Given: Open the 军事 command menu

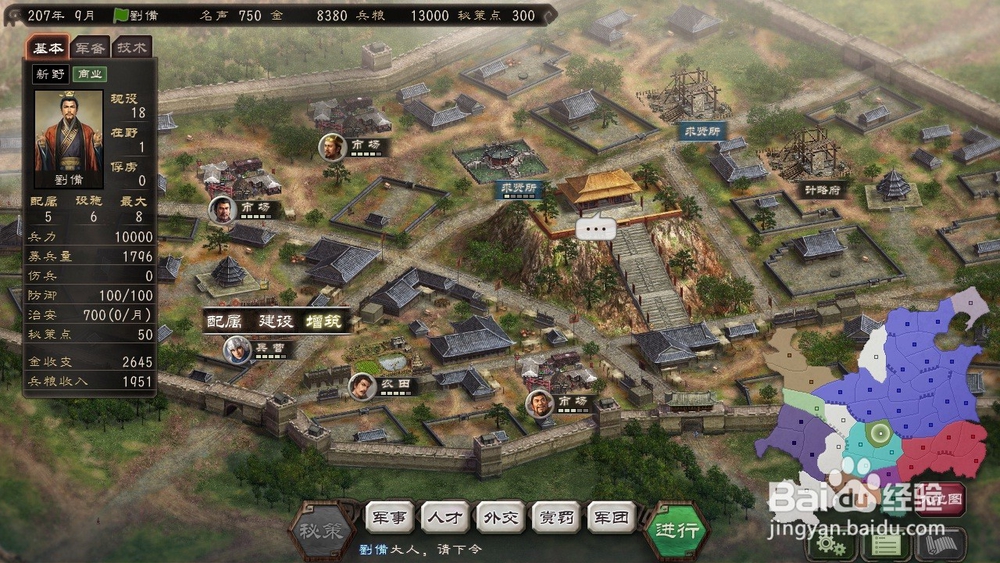Looking at the screenshot, I should (x=389, y=518).
